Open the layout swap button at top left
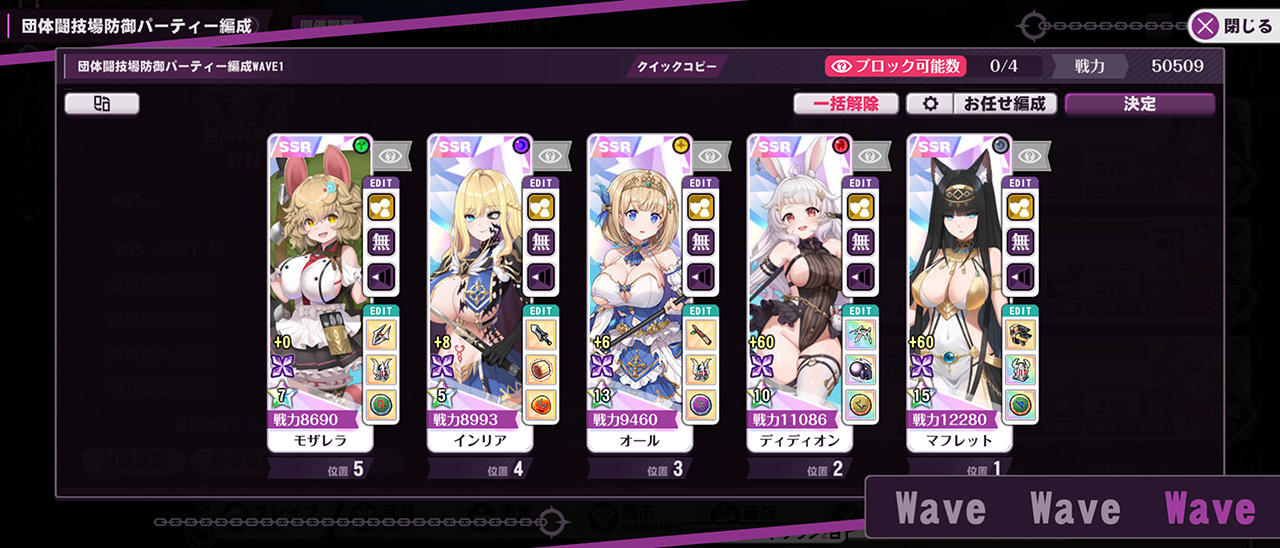 [x=102, y=104]
